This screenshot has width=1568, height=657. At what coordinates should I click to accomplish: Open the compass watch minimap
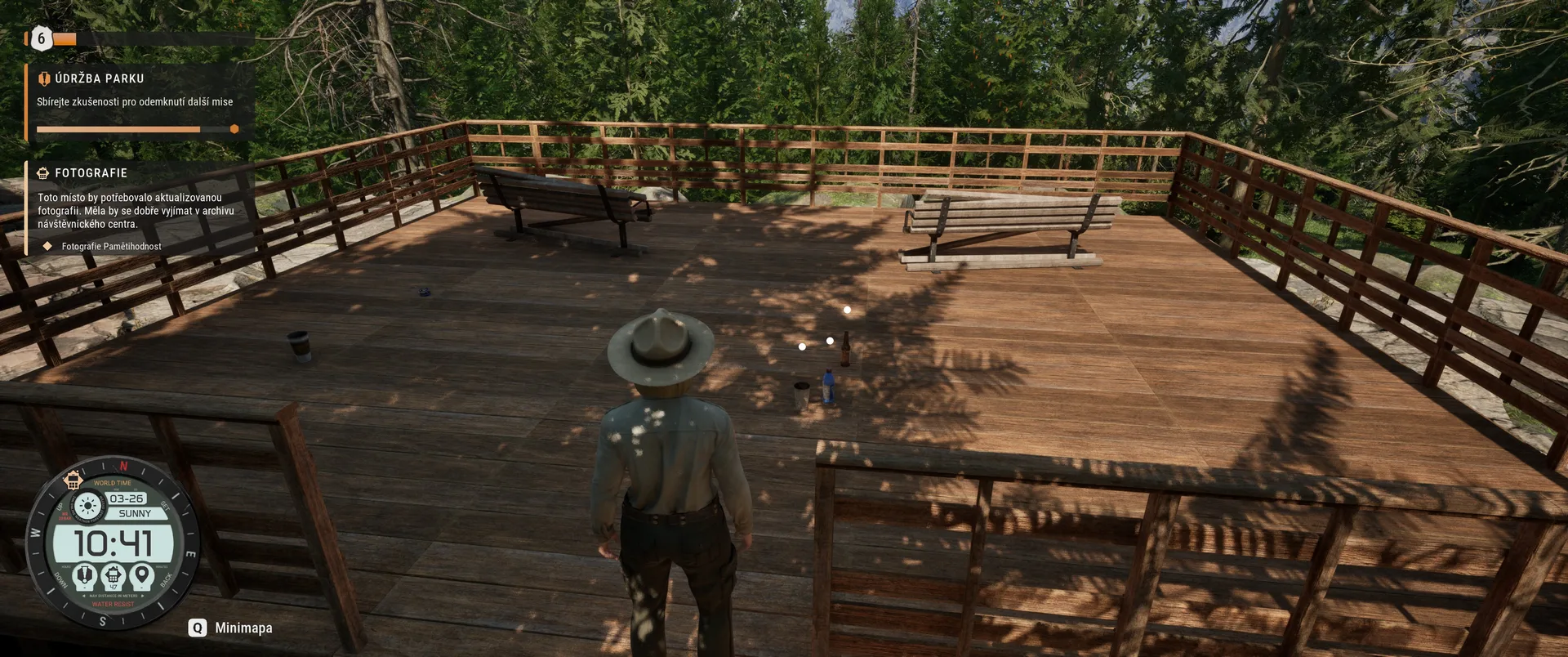(113, 543)
